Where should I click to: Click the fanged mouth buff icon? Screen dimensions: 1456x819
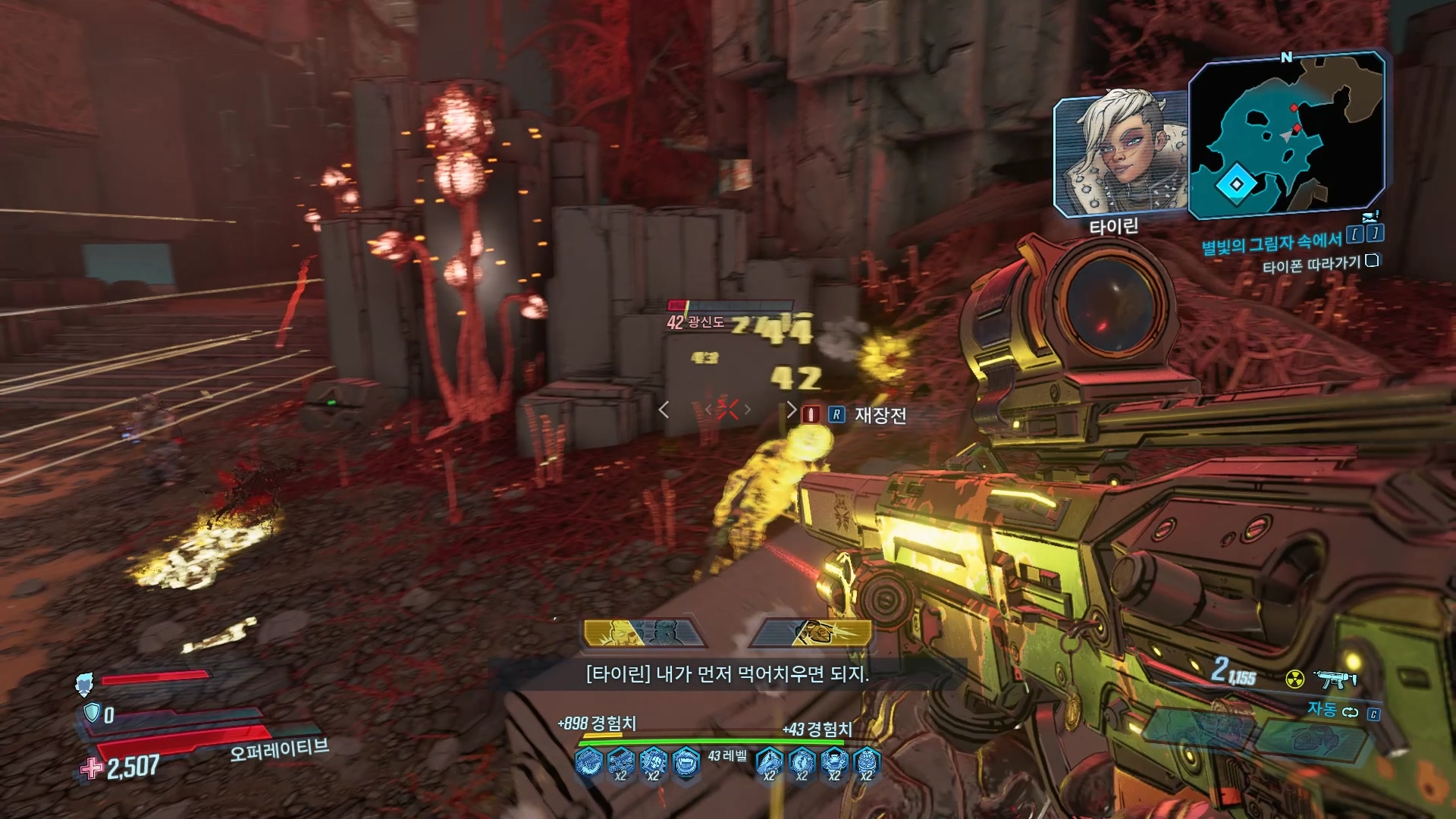tap(686, 761)
